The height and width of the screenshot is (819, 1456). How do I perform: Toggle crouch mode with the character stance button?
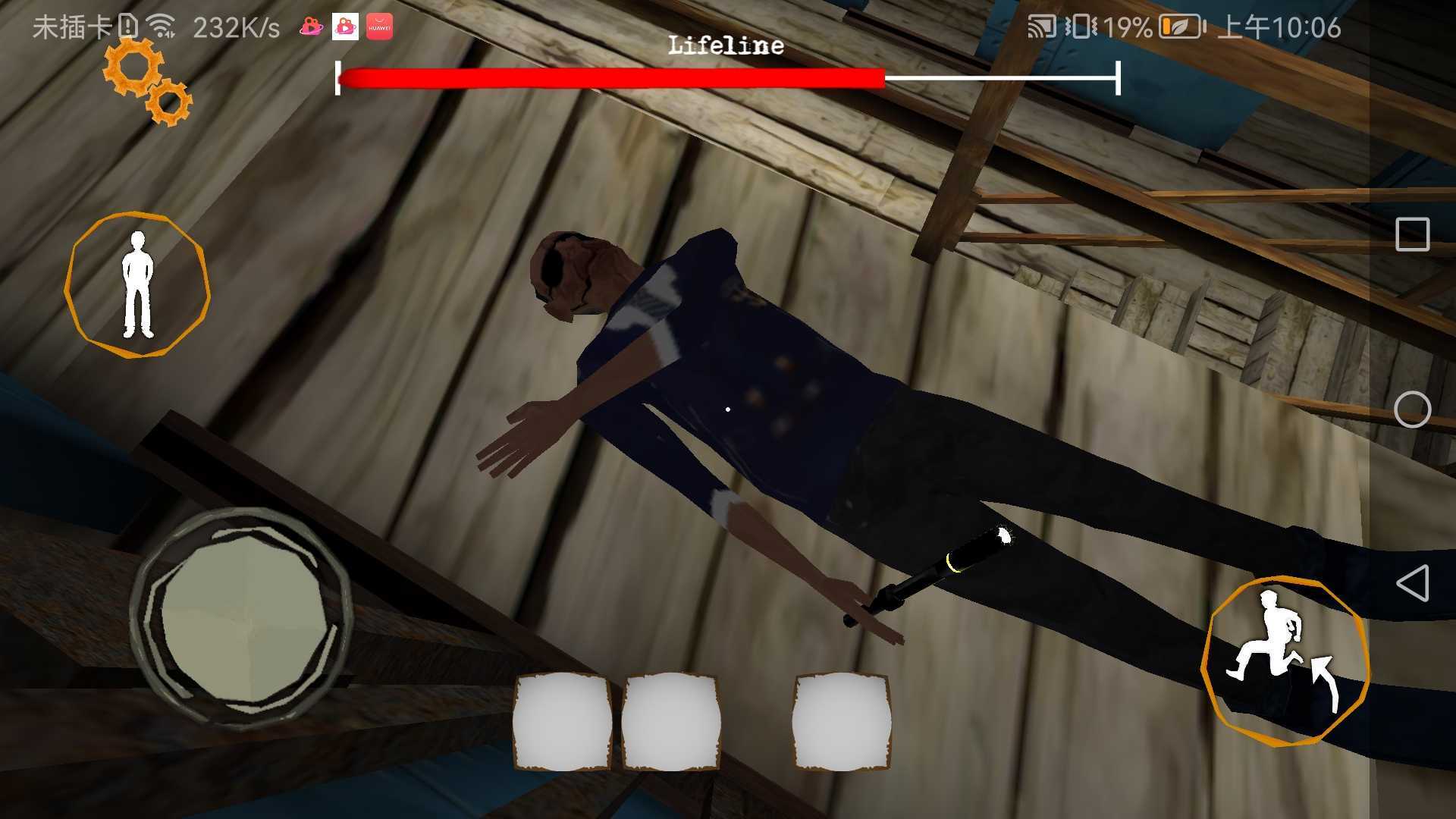coord(139,281)
